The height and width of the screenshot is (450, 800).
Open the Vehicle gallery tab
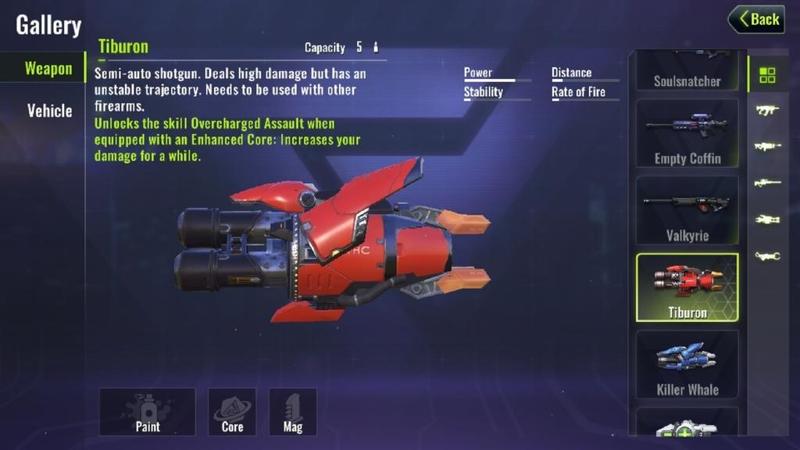click(x=48, y=110)
